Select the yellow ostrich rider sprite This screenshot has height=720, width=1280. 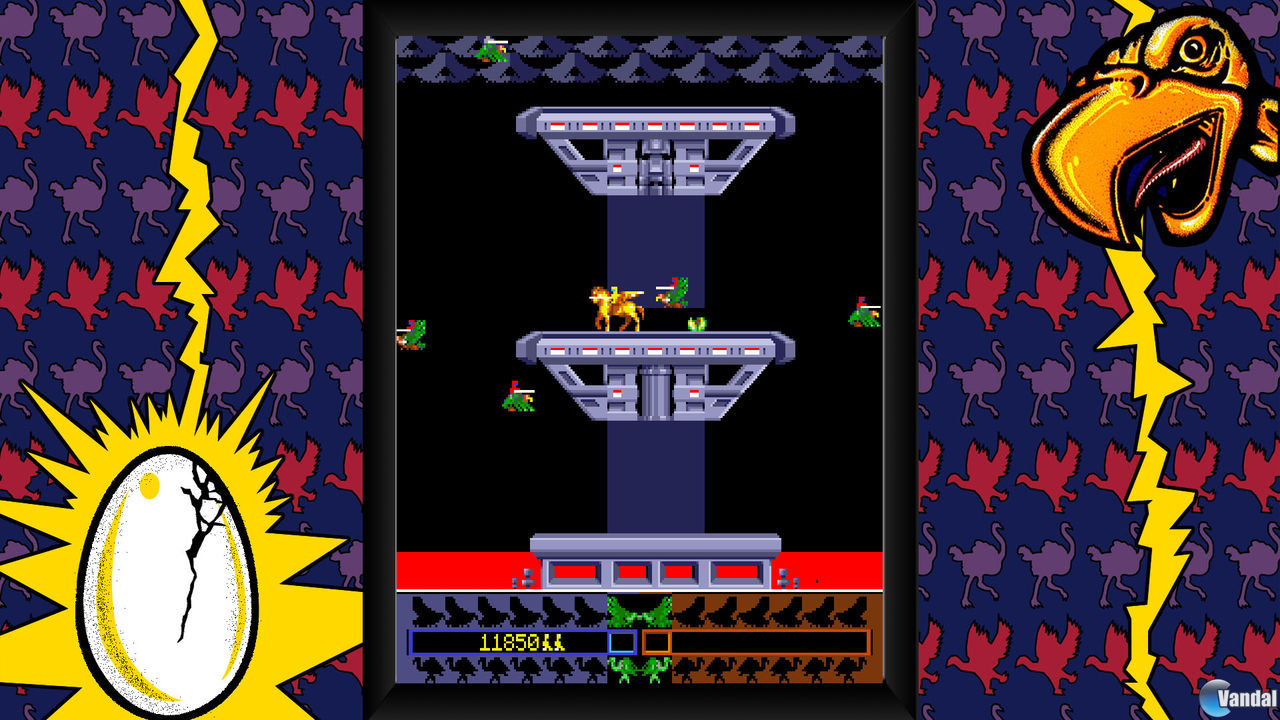614,305
